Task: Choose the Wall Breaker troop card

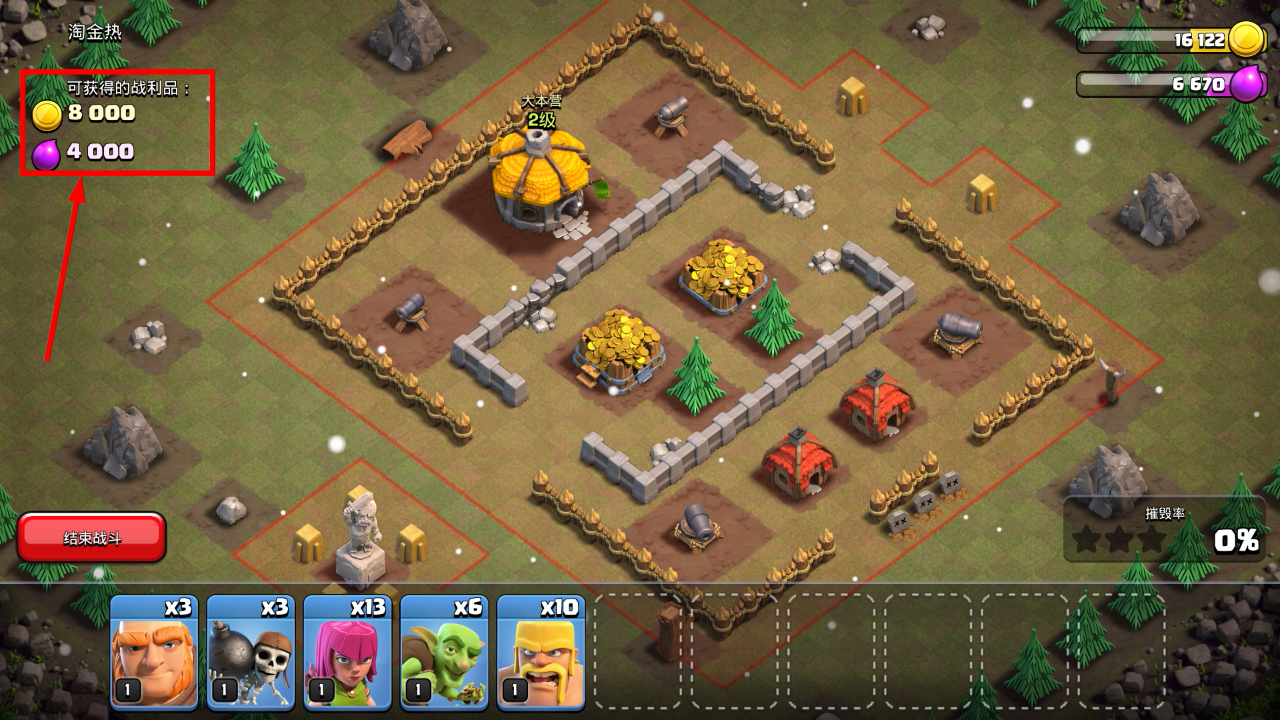Action: [250, 652]
